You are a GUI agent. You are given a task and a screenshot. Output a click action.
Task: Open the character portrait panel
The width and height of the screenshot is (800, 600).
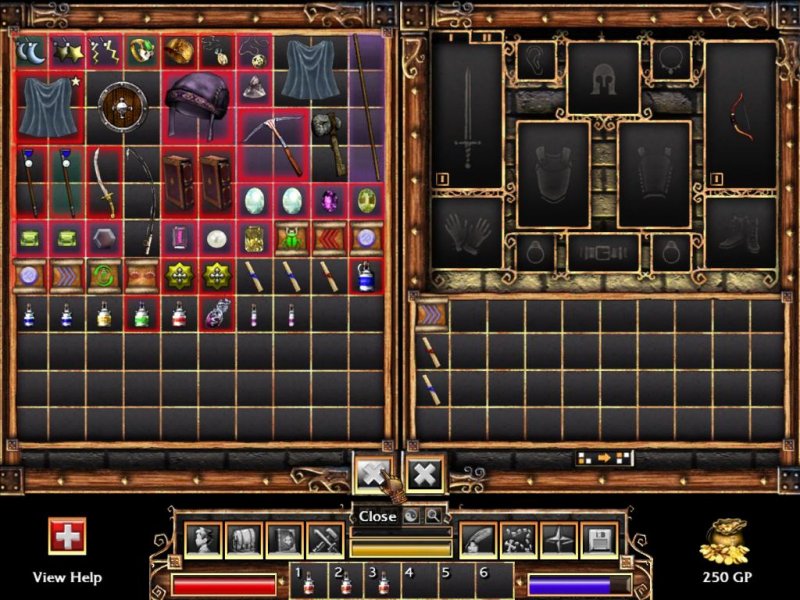(202, 540)
